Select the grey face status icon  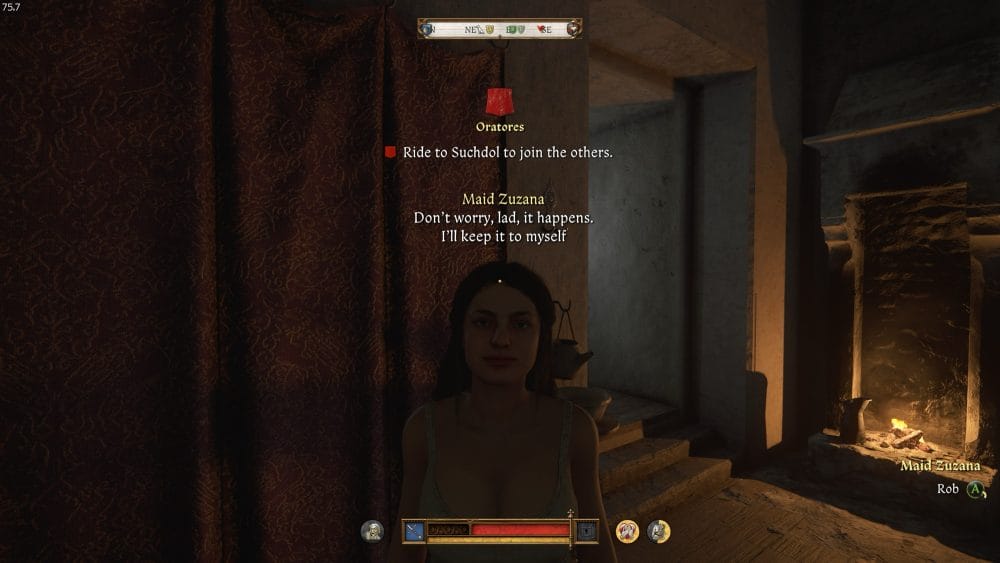[372, 532]
